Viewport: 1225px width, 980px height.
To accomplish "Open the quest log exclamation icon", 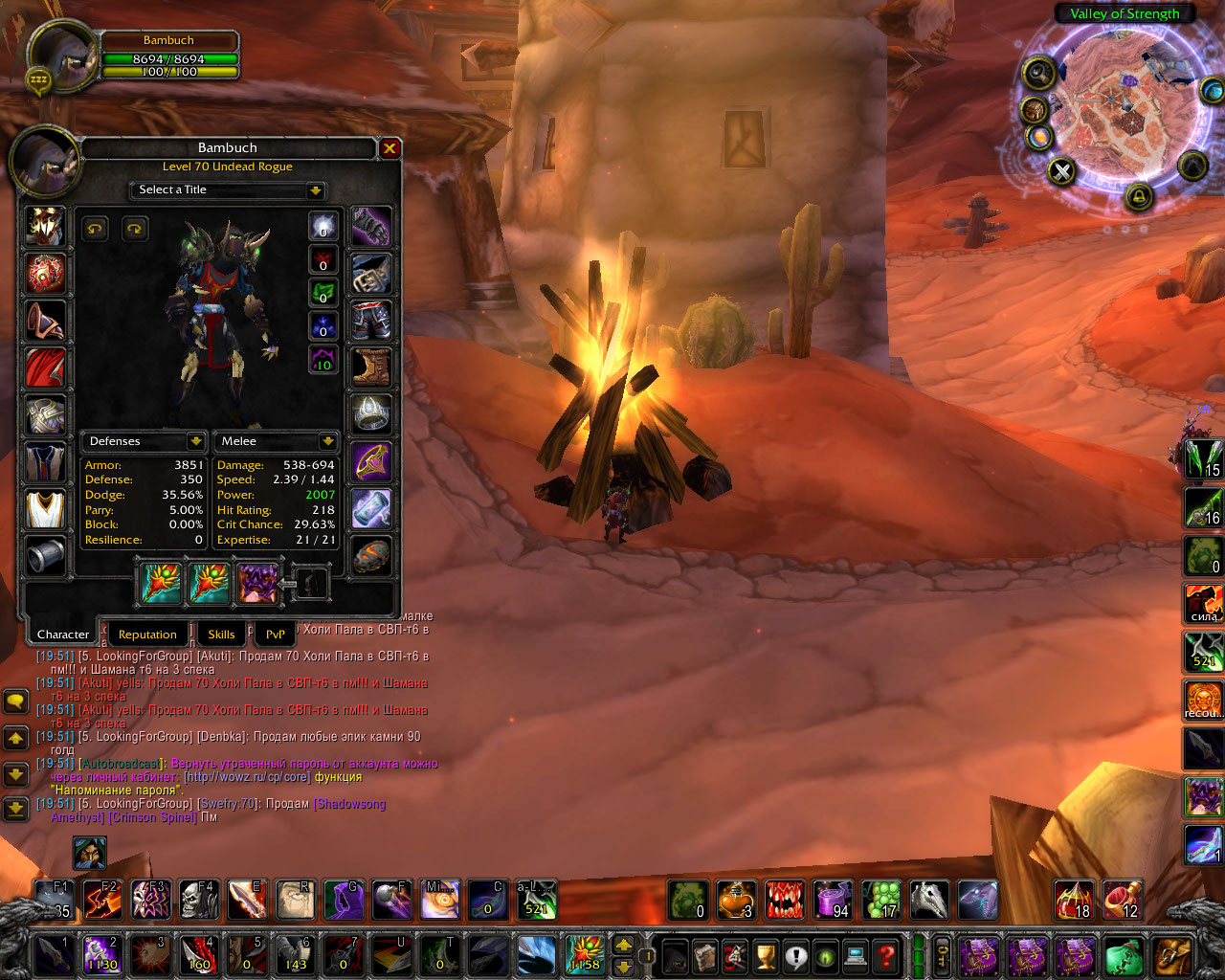I will [x=795, y=955].
